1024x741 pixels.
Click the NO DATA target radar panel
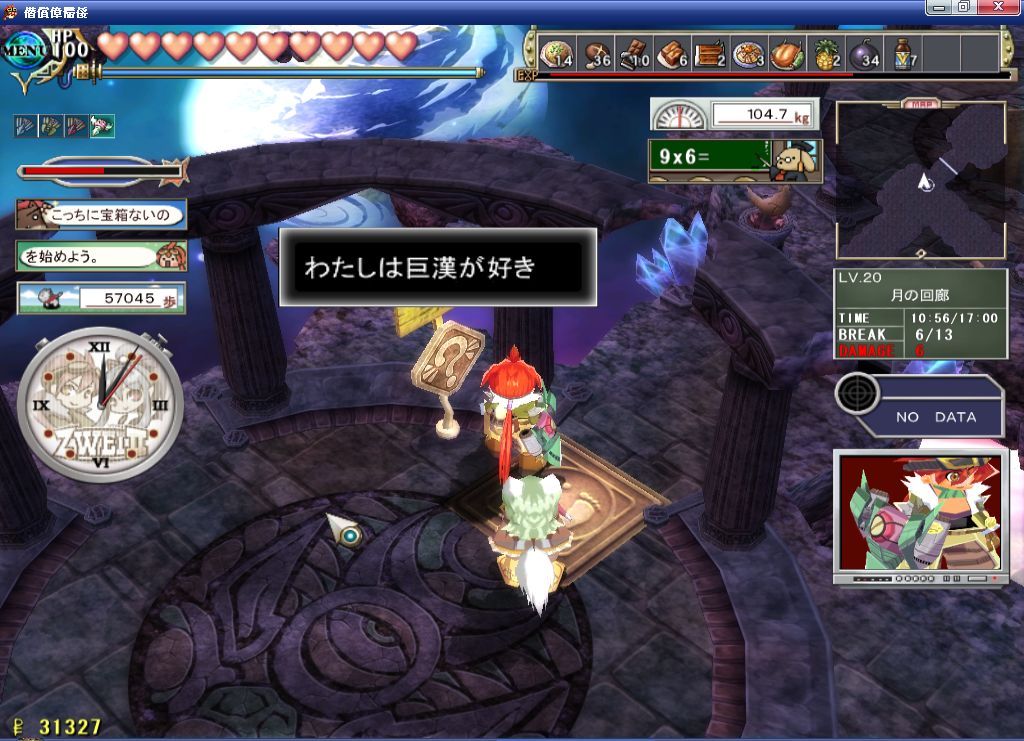[918, 404]
